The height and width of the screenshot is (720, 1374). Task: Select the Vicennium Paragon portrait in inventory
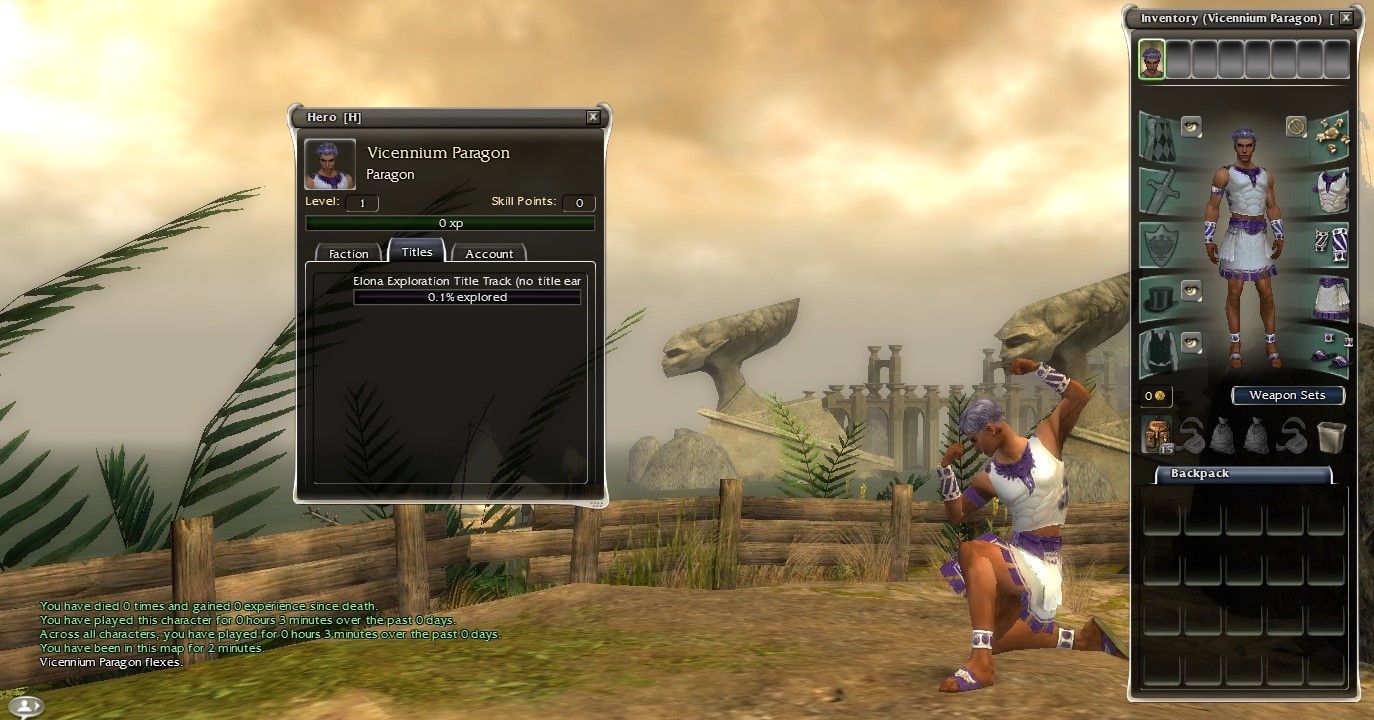[1152, 59]
